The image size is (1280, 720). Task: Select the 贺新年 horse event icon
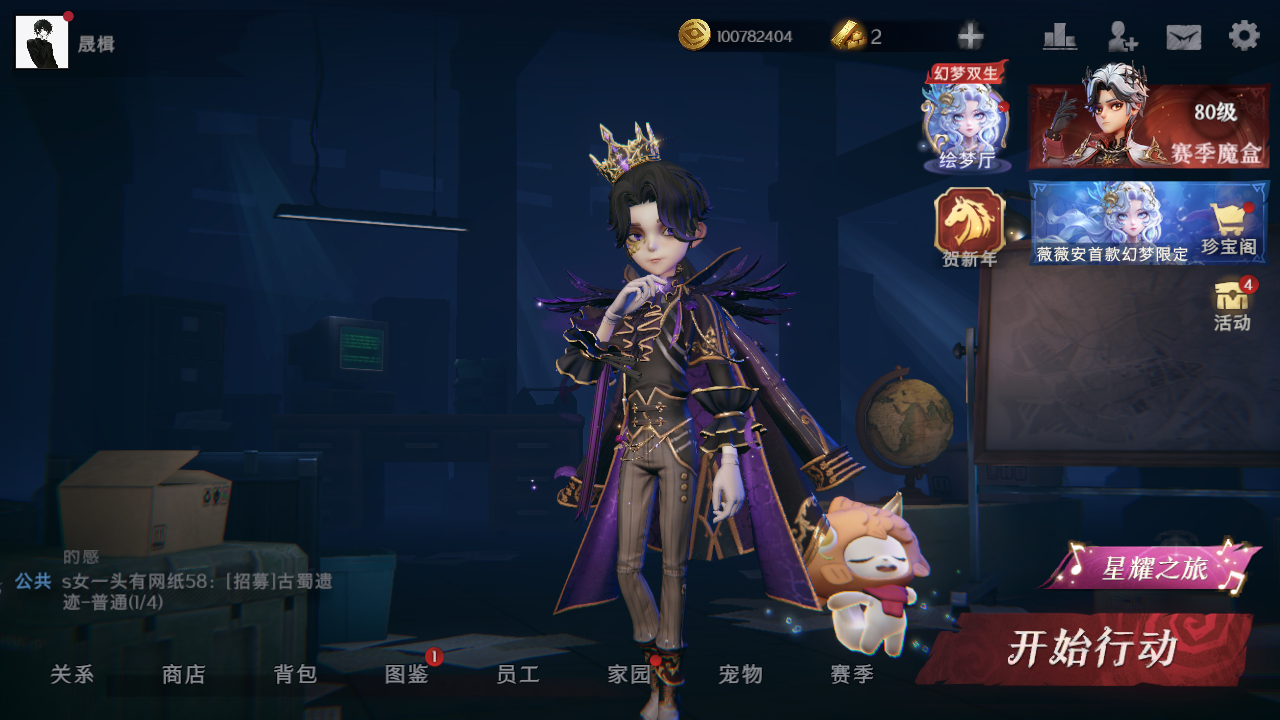pos(969,226)
